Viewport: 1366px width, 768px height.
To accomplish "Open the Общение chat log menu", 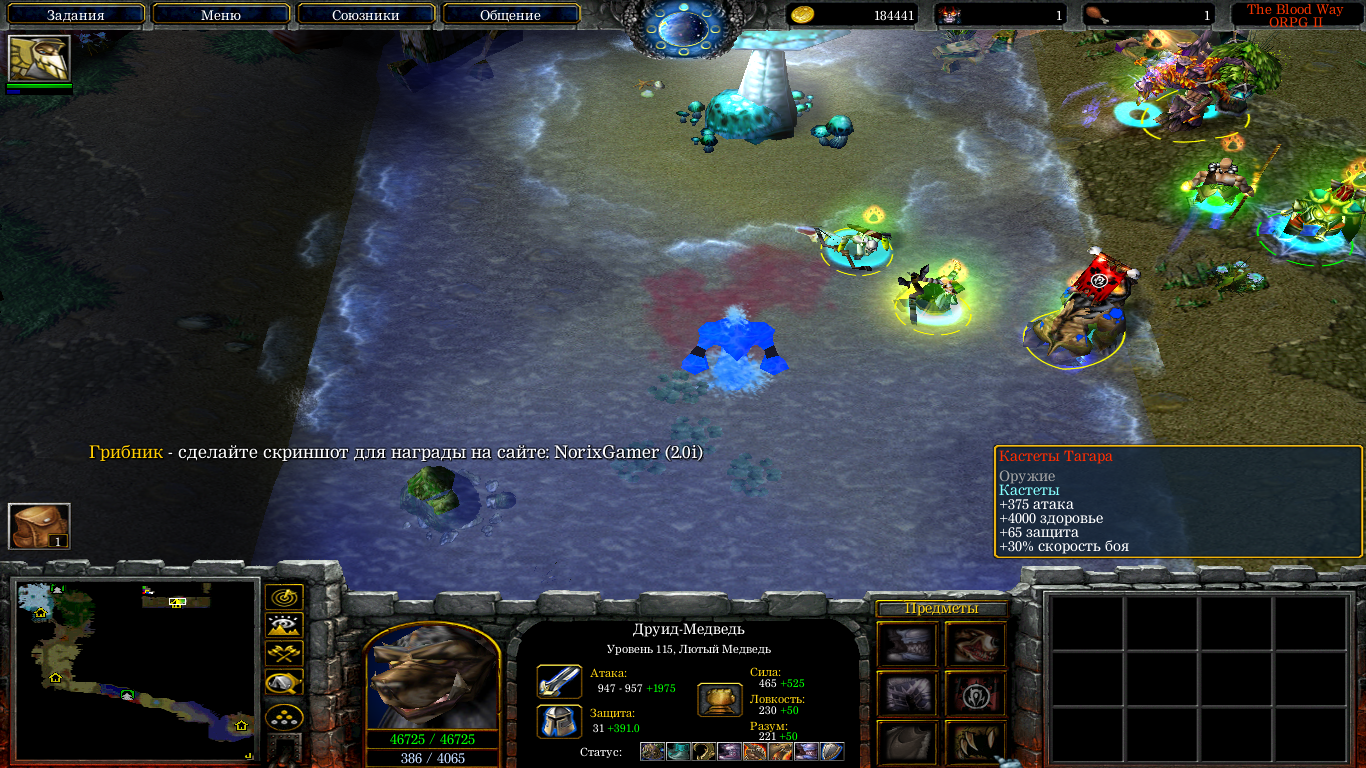I will pos(510,15).
